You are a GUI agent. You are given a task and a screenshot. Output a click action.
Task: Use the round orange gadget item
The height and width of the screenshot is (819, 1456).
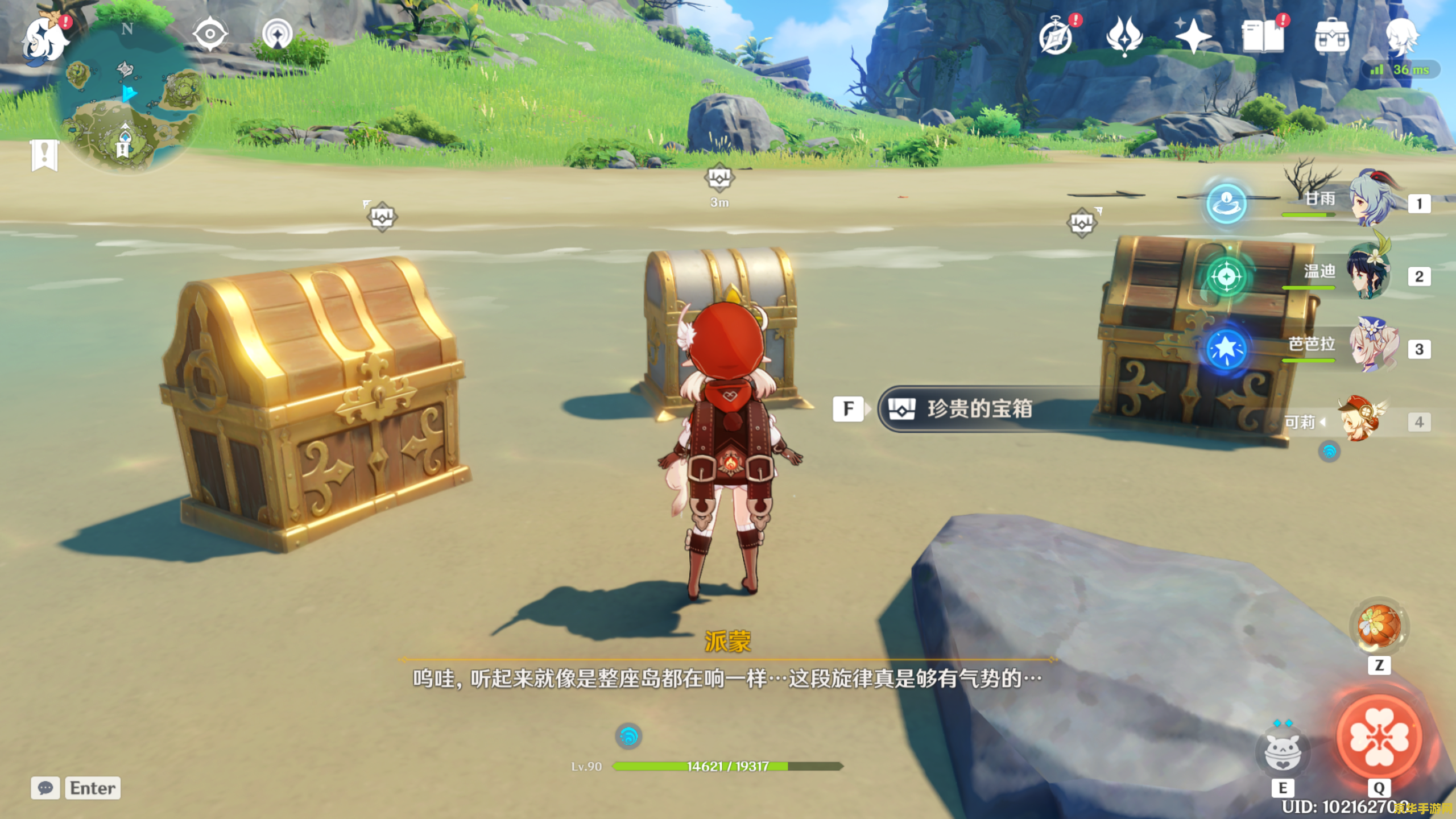[1379, 627]
